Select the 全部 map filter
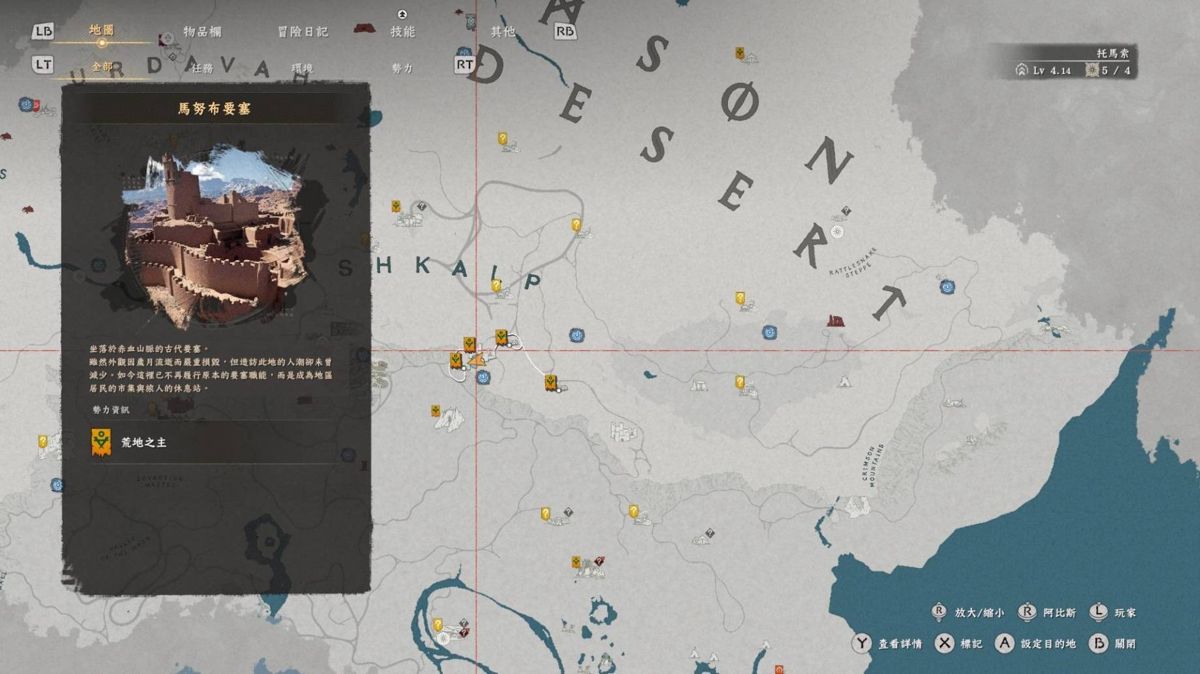 point(102,67)
